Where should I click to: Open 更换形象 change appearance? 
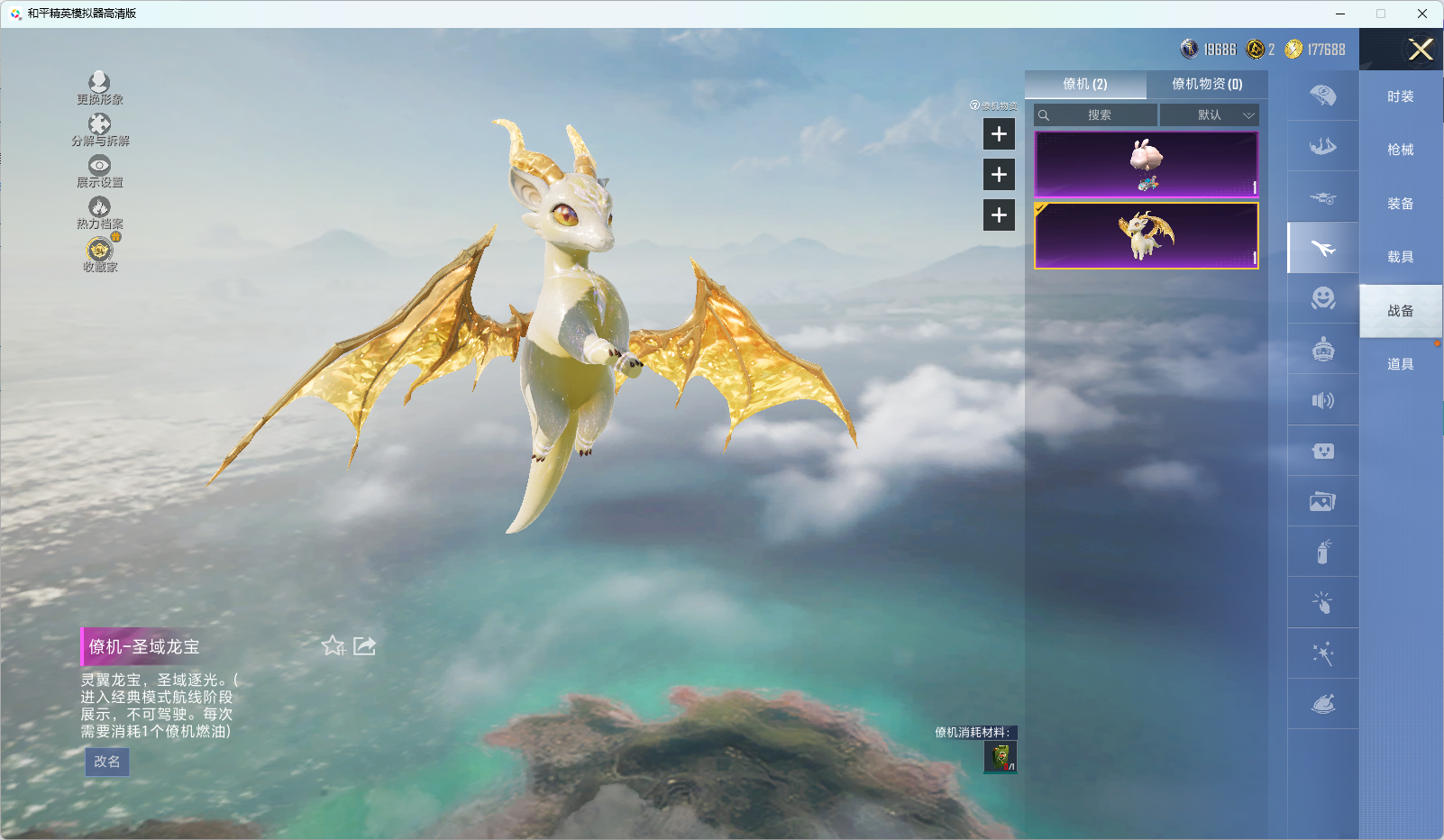click(x=99, y=88)
